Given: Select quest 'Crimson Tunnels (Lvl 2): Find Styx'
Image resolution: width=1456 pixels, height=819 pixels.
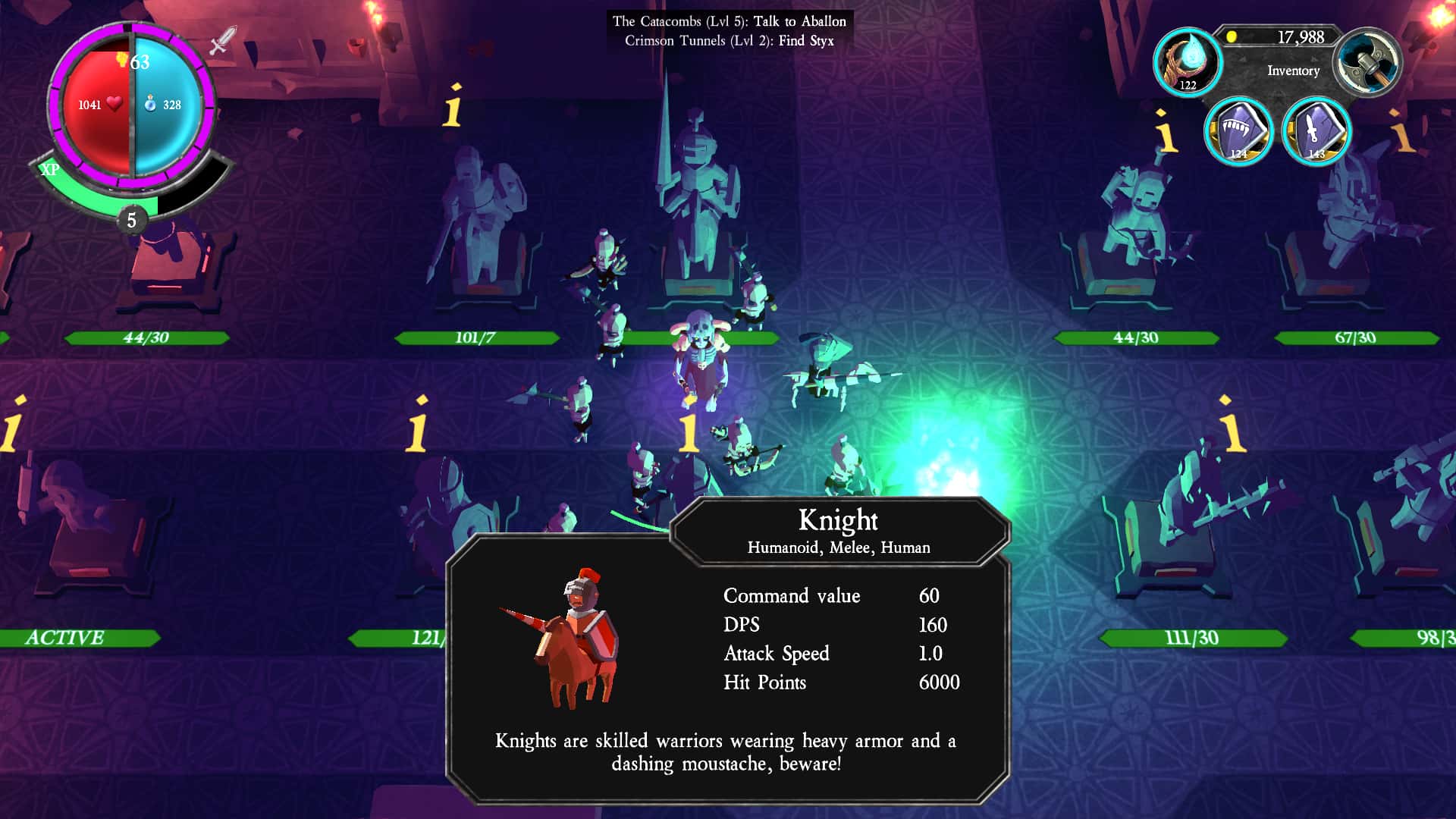Looking at the screenshot, I should click(729, 42).
